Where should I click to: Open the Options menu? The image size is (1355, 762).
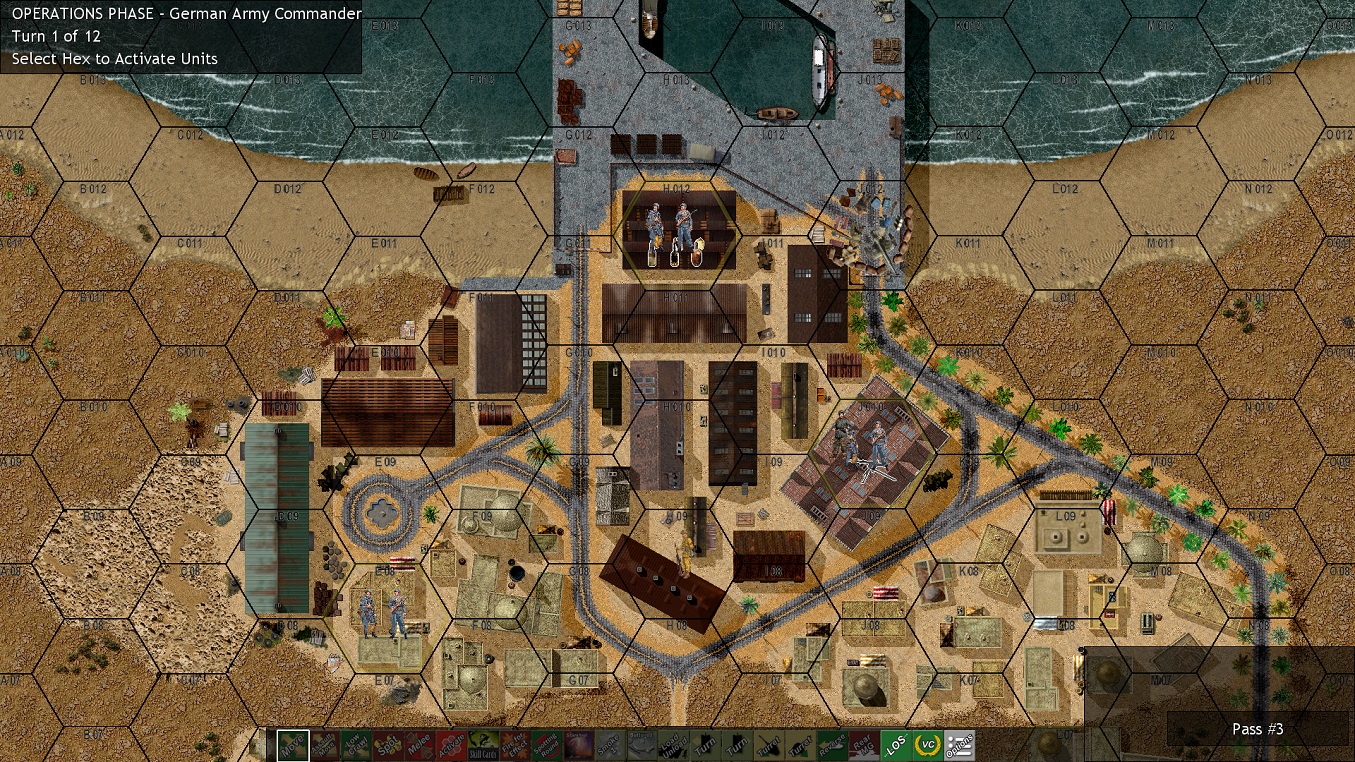[x=960, y=745]
